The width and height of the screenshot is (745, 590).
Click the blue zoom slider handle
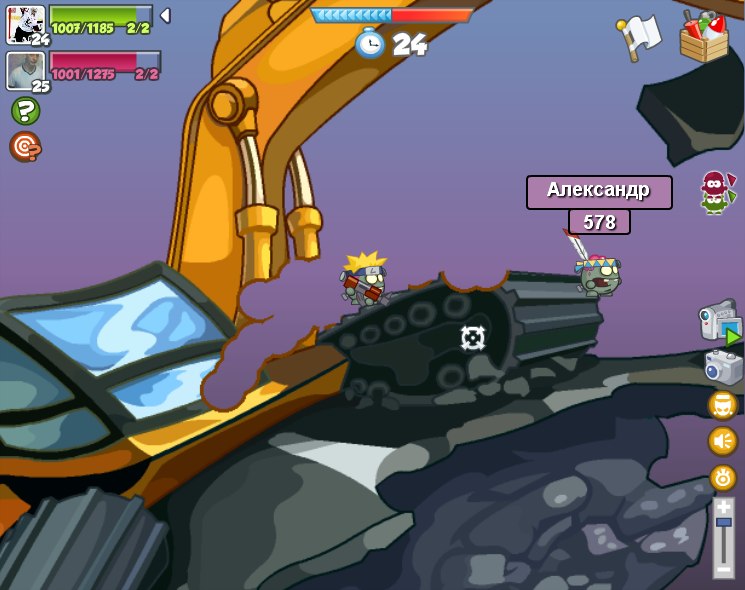pos(723,522)
